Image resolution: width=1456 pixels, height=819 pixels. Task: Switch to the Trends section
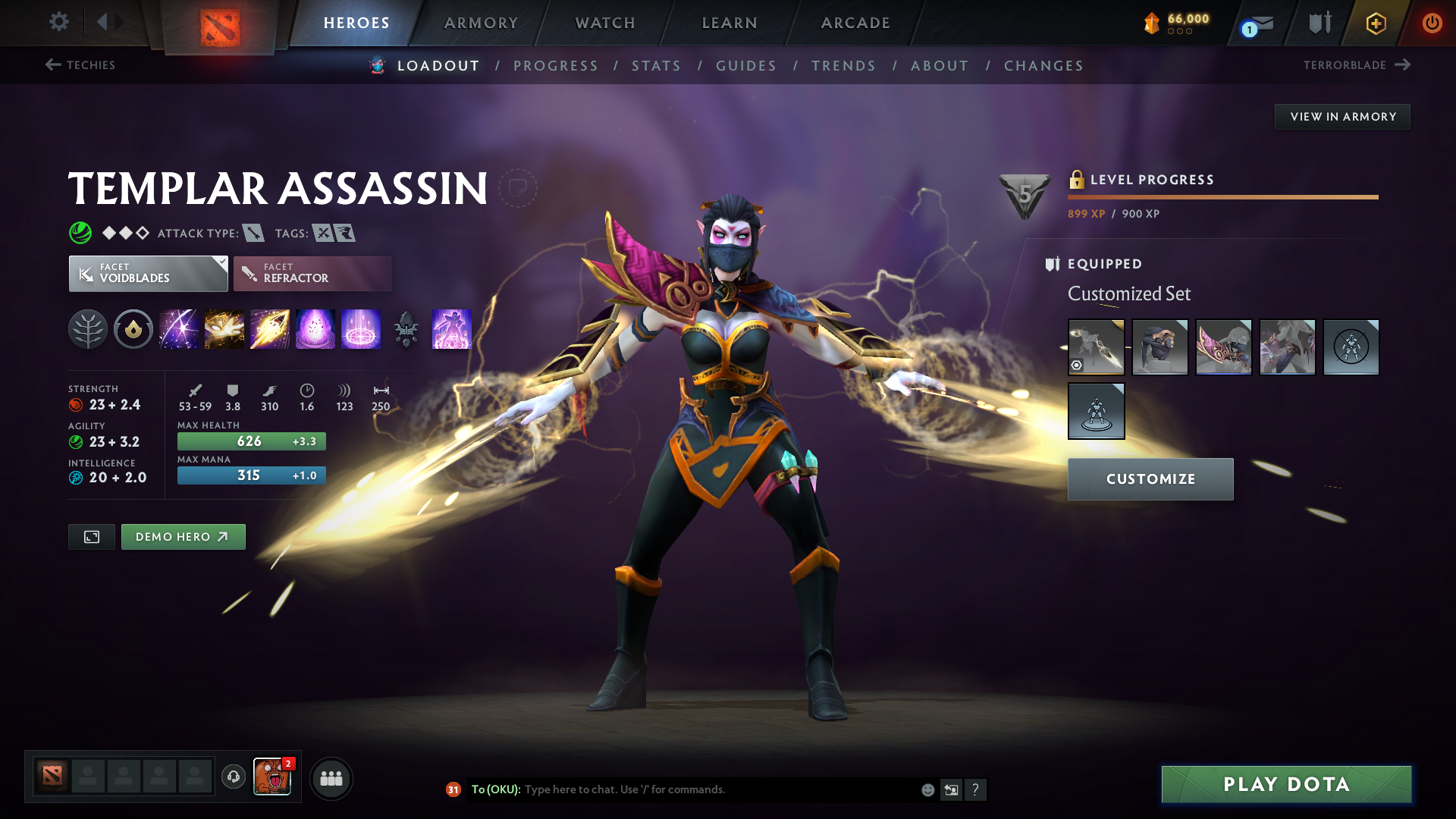tap(843, 66)
